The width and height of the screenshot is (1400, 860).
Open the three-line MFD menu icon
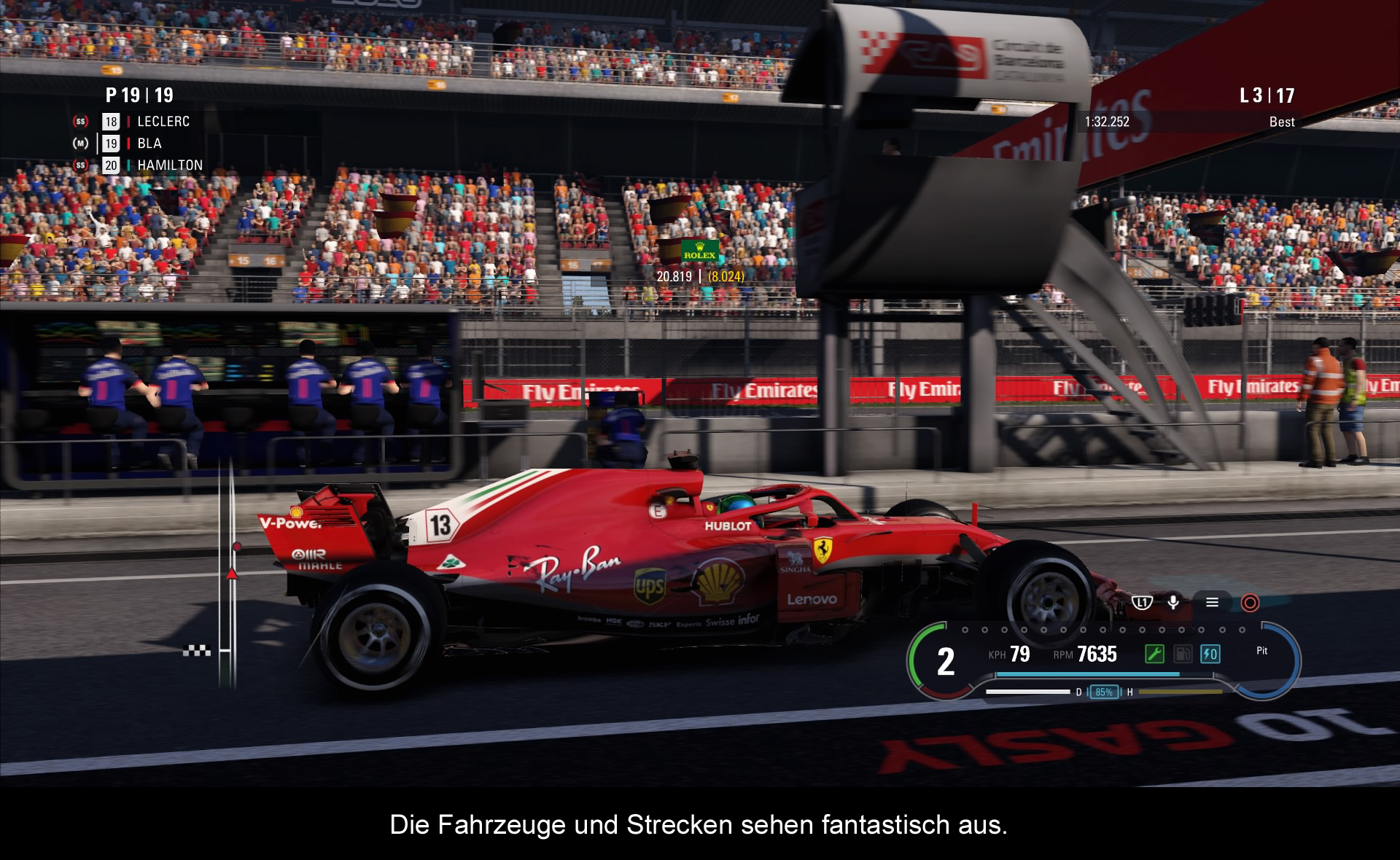coord(1212,602)
